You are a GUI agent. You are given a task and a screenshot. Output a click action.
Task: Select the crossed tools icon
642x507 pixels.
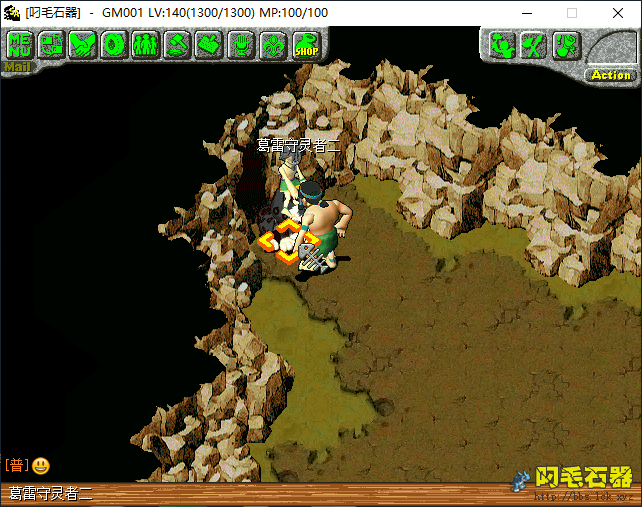[535, 45]
